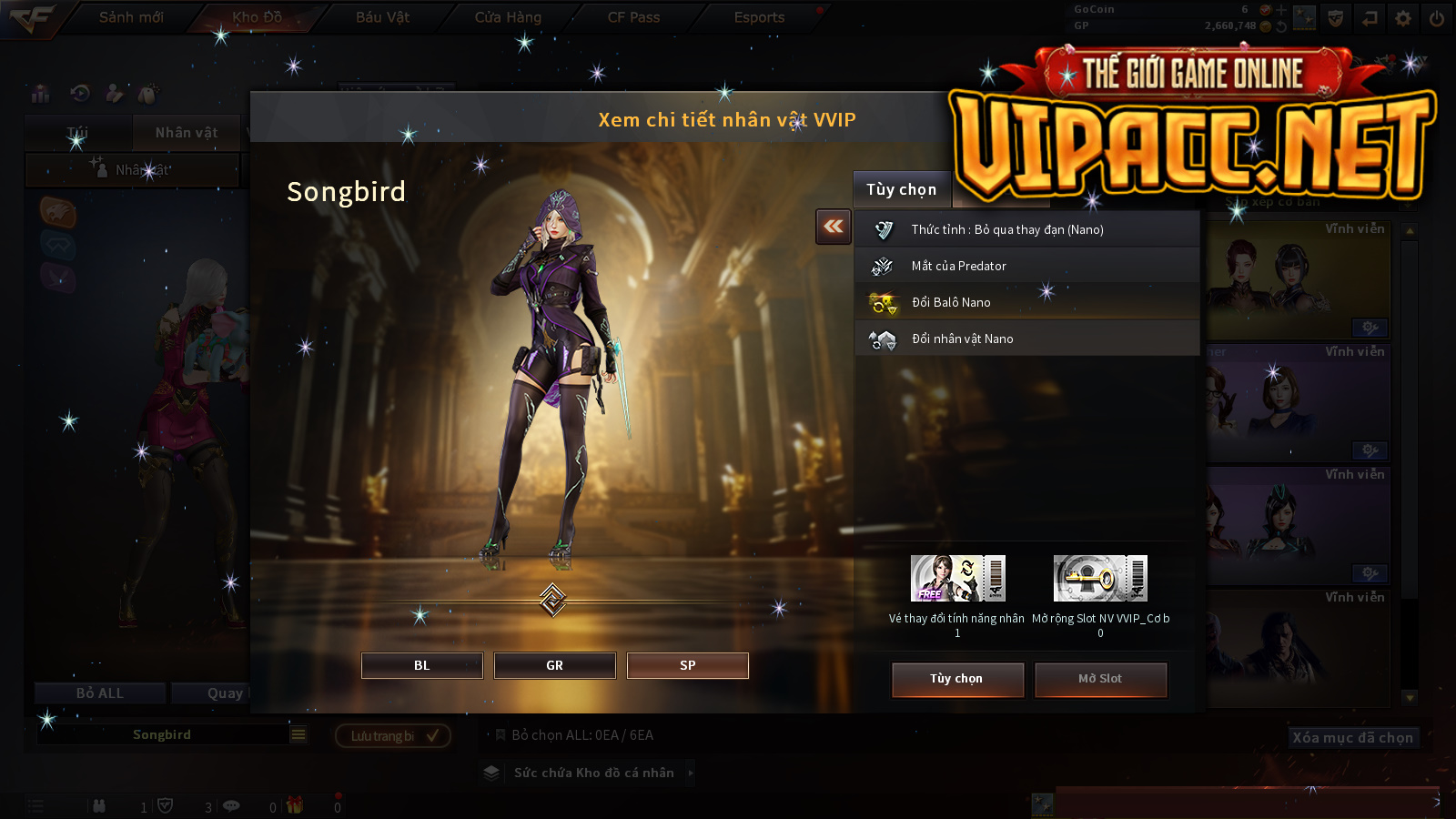
Task: Open the Mở Slot button
Action: point(1100,679)
